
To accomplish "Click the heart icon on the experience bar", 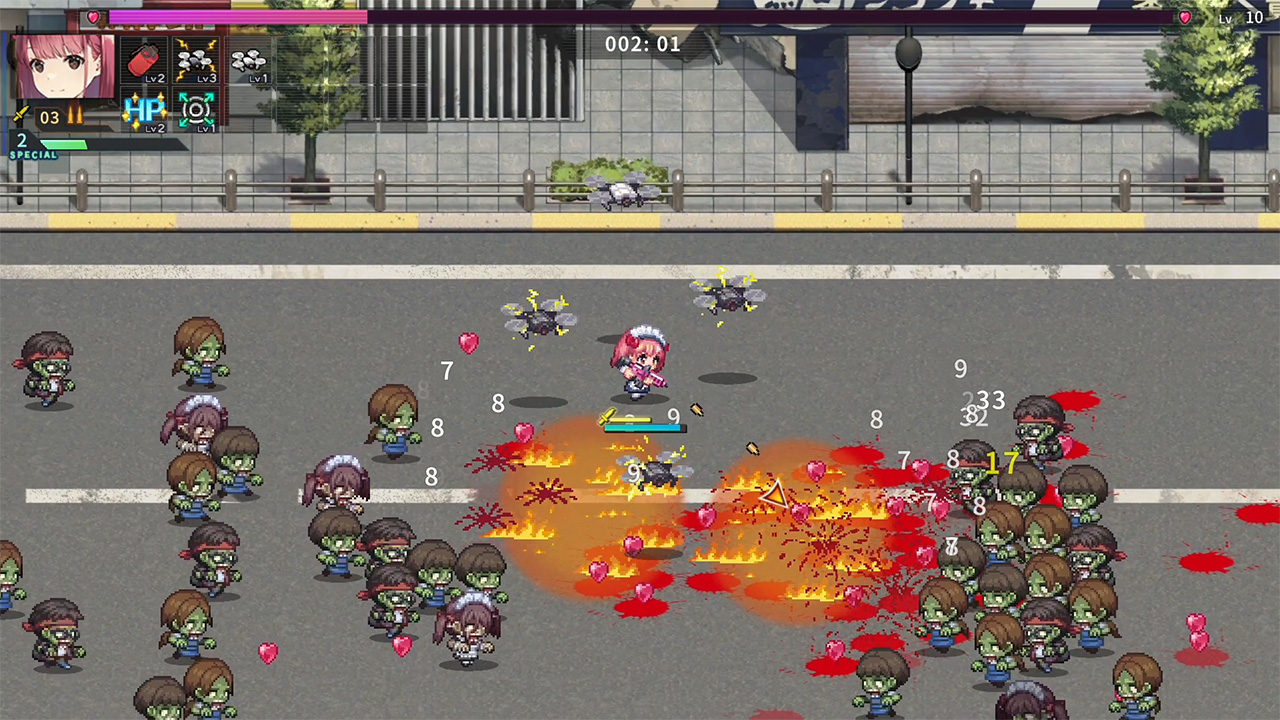I will 93,16.
